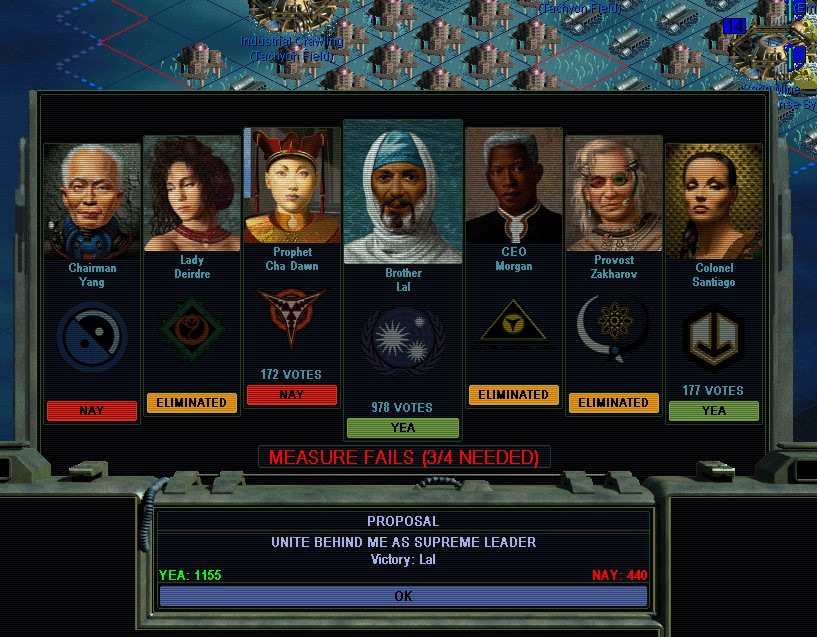Choose Colonel Santiago's portrait card

click(713, 202)
